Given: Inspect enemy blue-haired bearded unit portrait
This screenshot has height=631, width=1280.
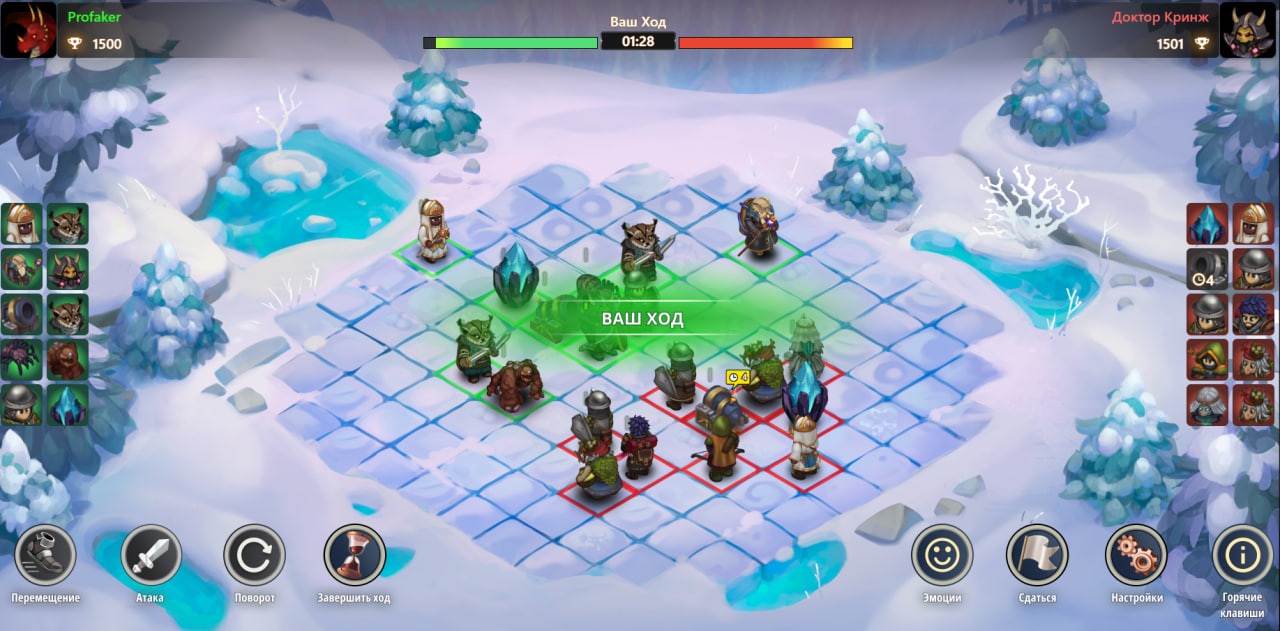Looking at the screenshot, I should pos(1253,314).
